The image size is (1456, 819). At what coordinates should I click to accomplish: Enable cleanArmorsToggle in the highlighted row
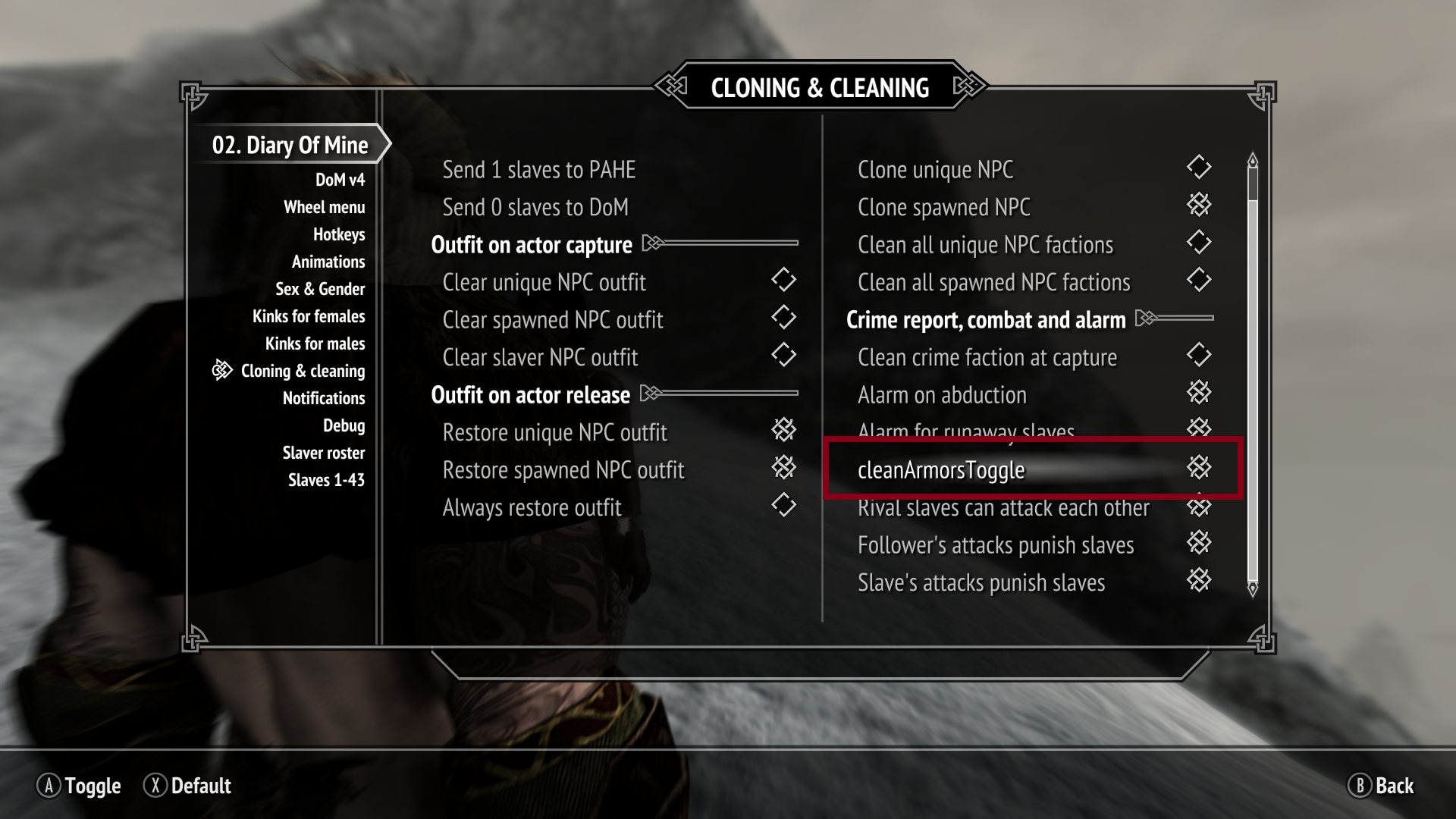pos(1201,468)
